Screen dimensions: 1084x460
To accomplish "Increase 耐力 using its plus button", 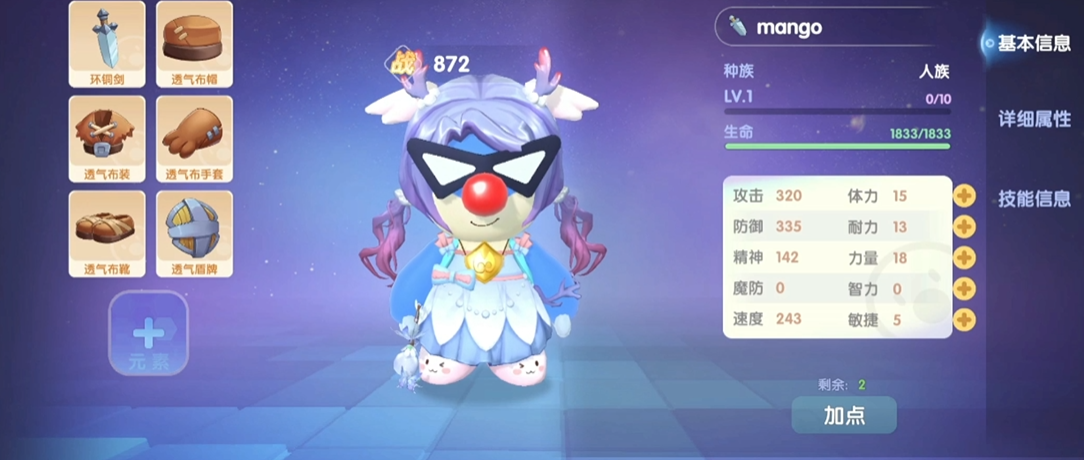I will (964, 226).
